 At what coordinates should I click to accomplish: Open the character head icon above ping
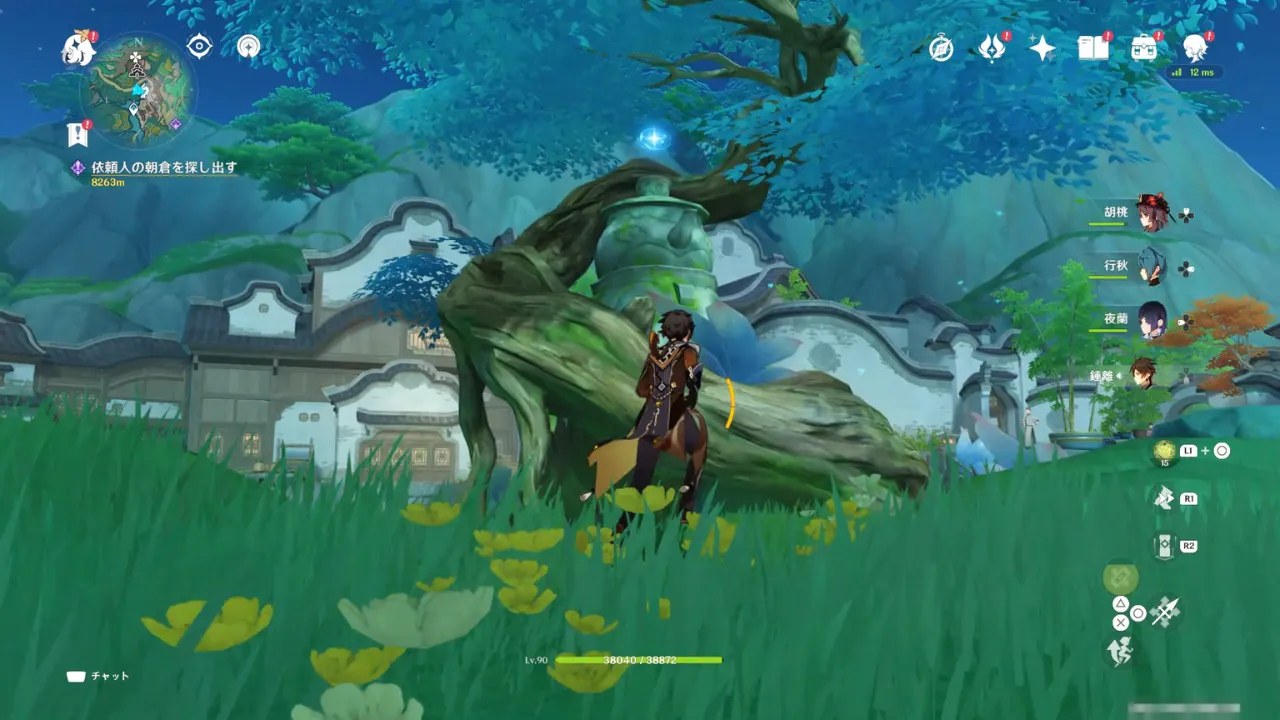tap(1195, 48)
